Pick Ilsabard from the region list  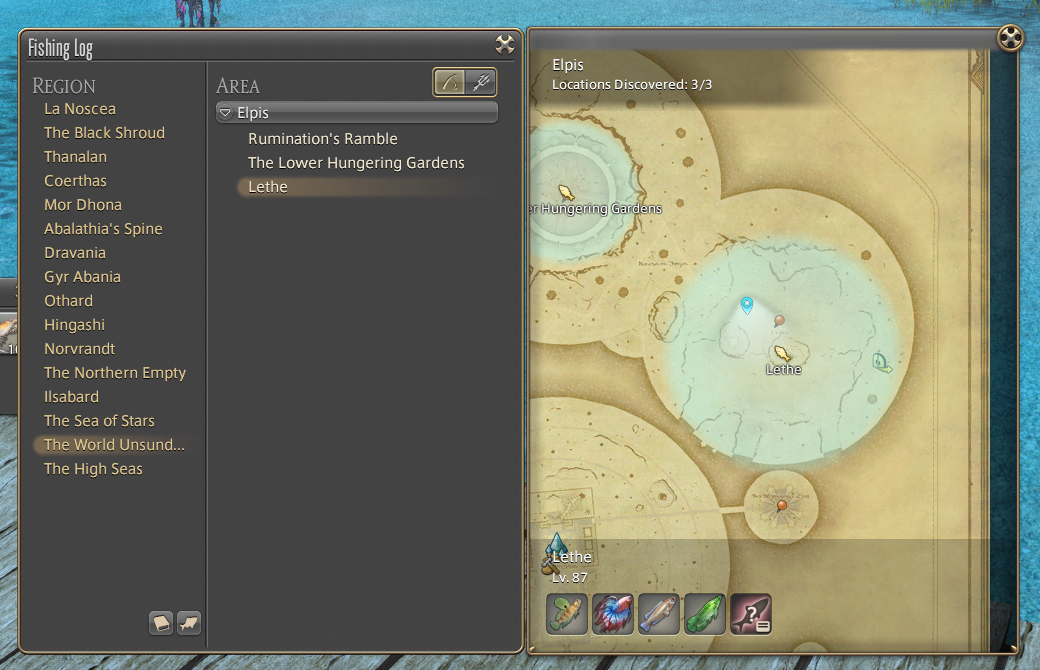pos(71,397)
